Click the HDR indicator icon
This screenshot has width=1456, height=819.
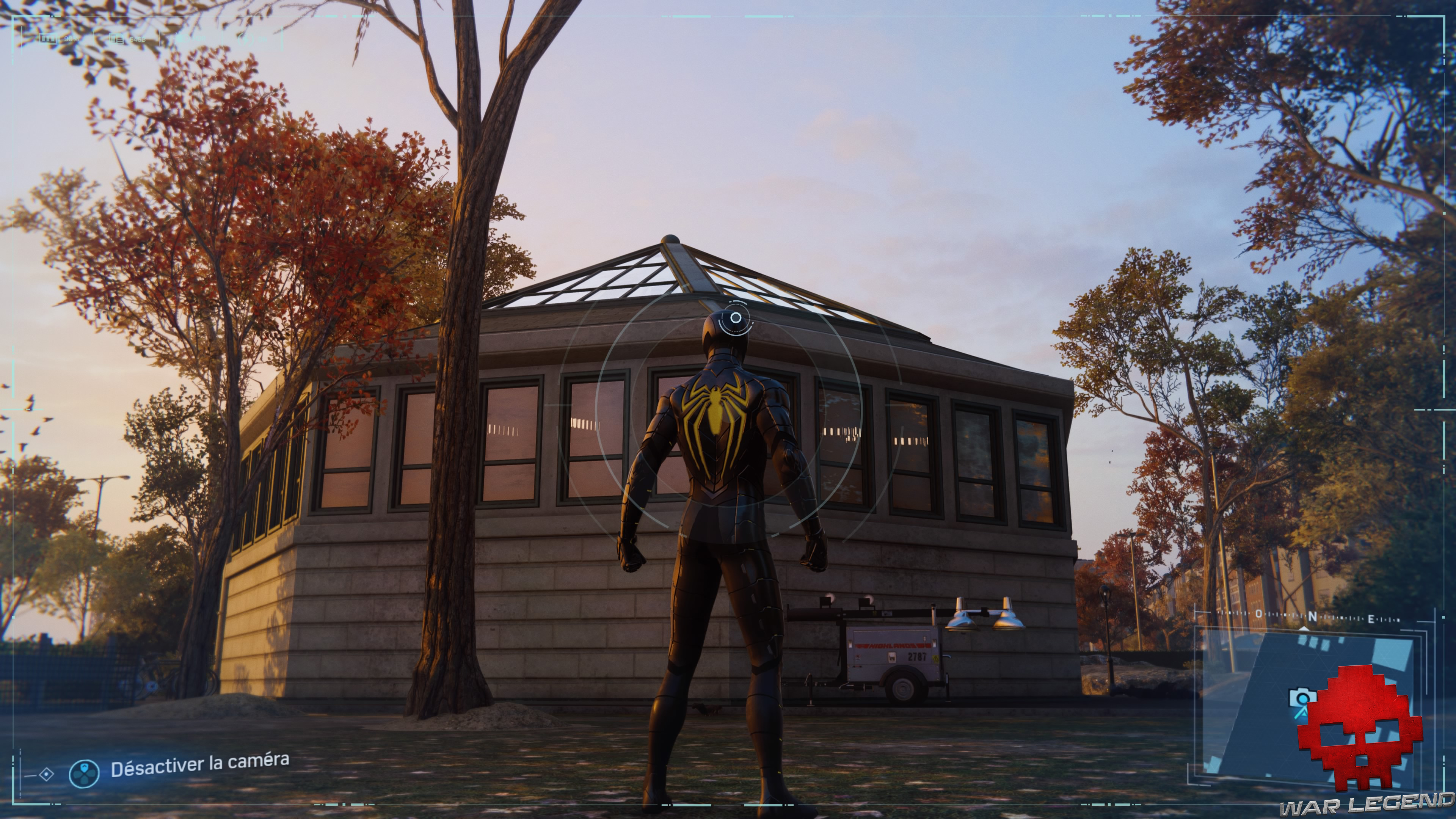(x=182, y=39)
